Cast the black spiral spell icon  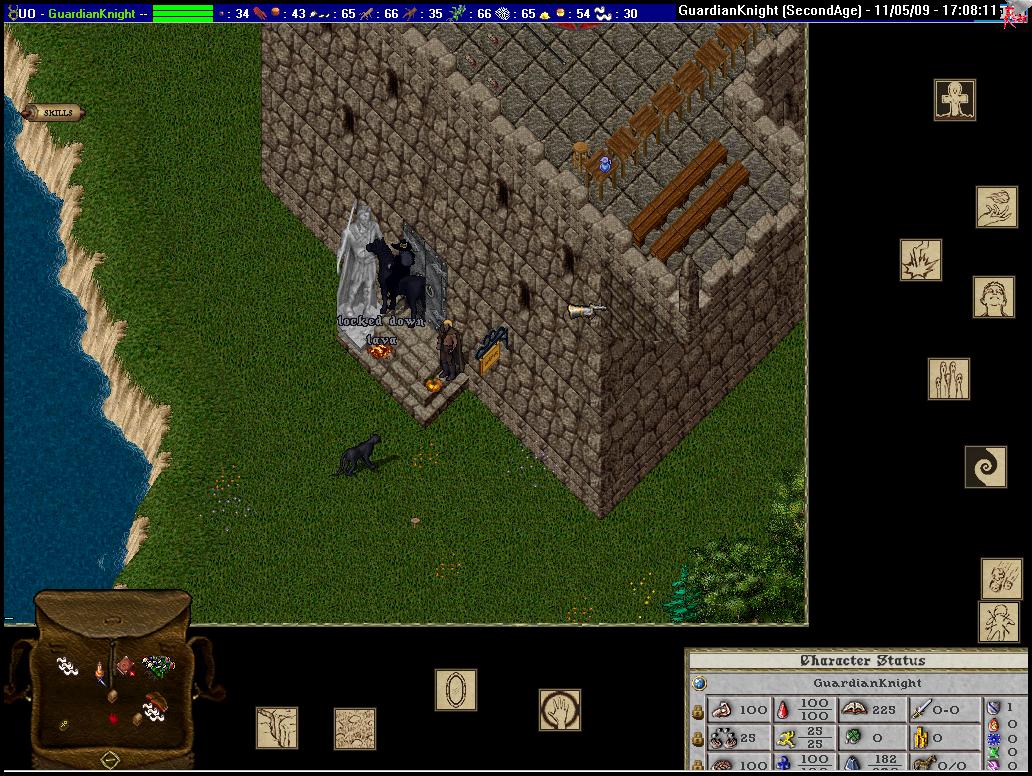point(985,466)
